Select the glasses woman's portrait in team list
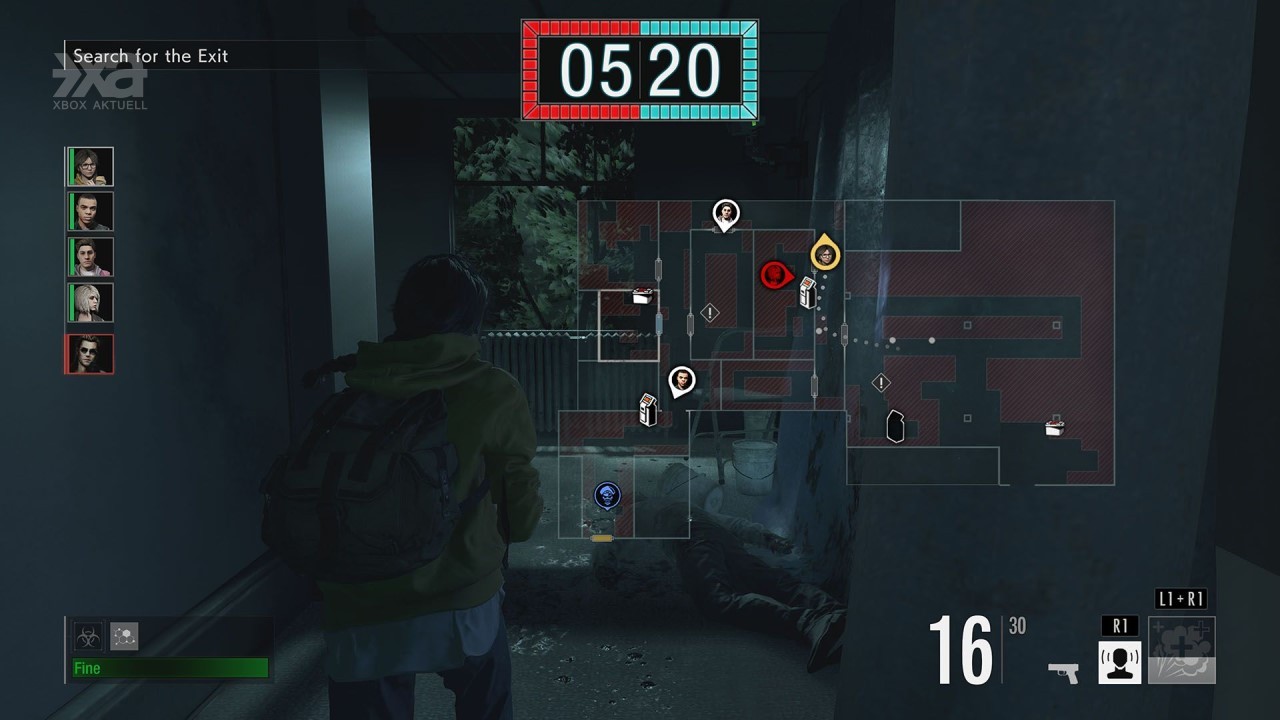Viewport: 1280px width, 720px height. 90,166
